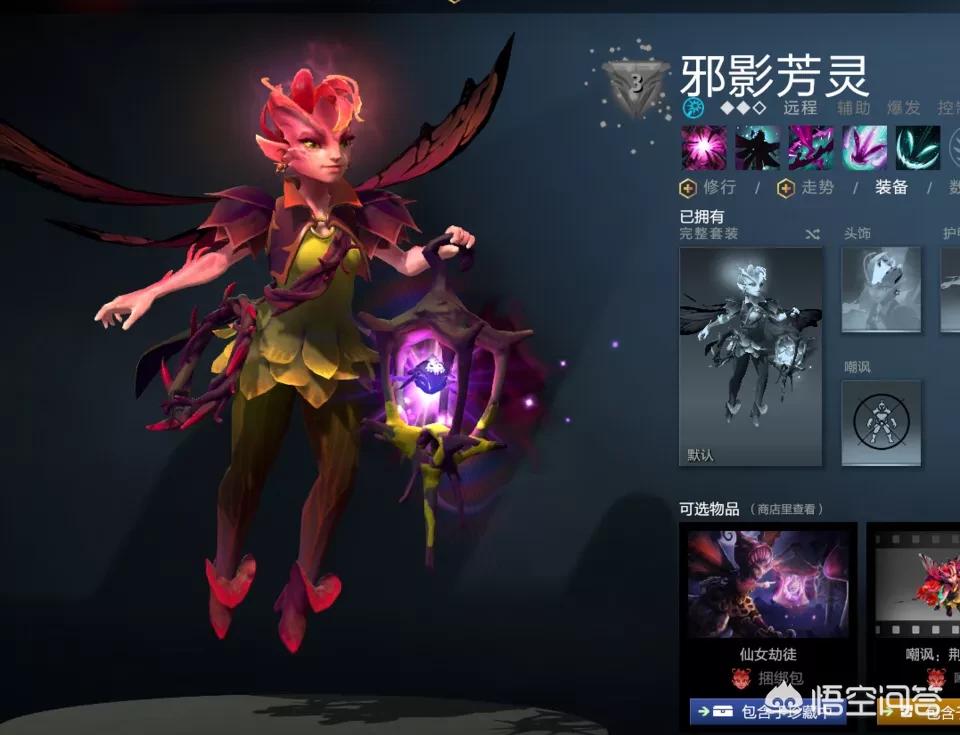Viewport: 960px width, 735px height.
Task: Choose the magenta thorns ability icon
Action: (x=811, y=148)
